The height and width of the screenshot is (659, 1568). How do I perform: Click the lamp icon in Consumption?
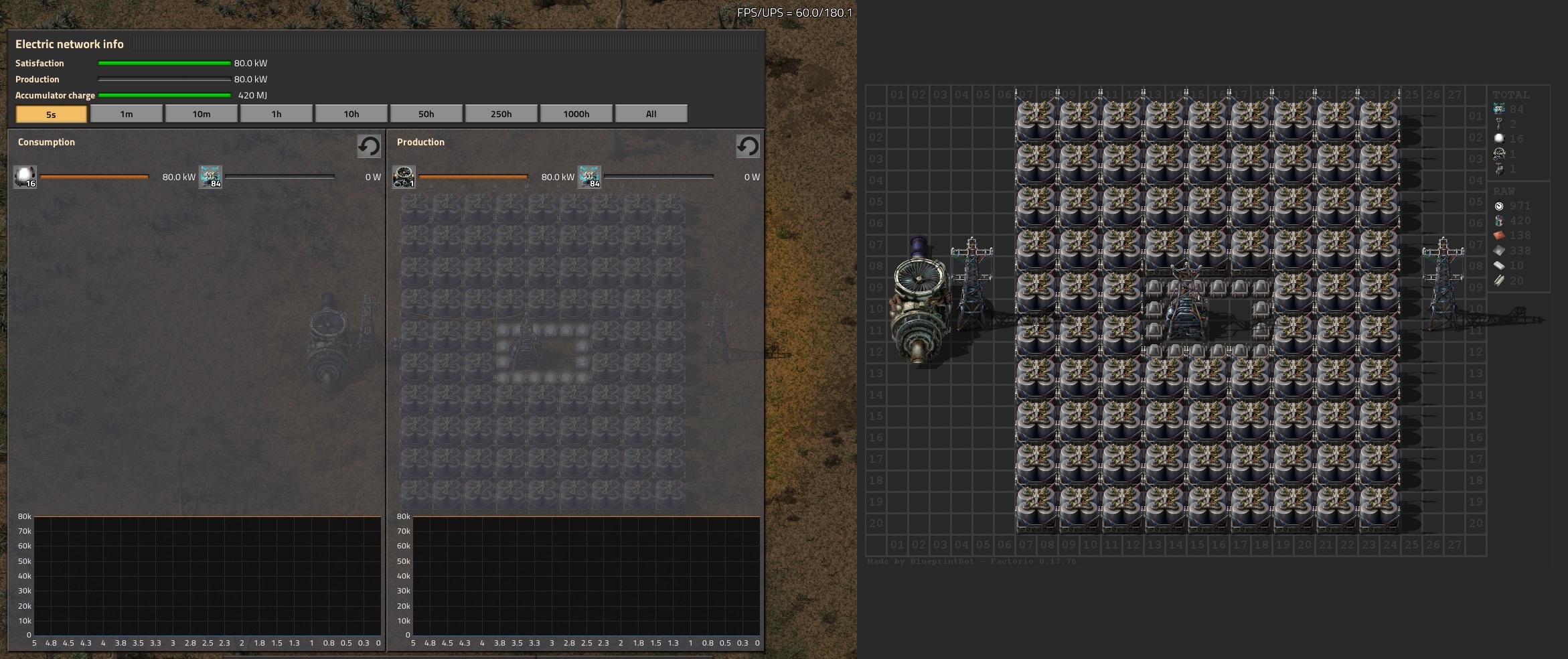tap(25, 177)
